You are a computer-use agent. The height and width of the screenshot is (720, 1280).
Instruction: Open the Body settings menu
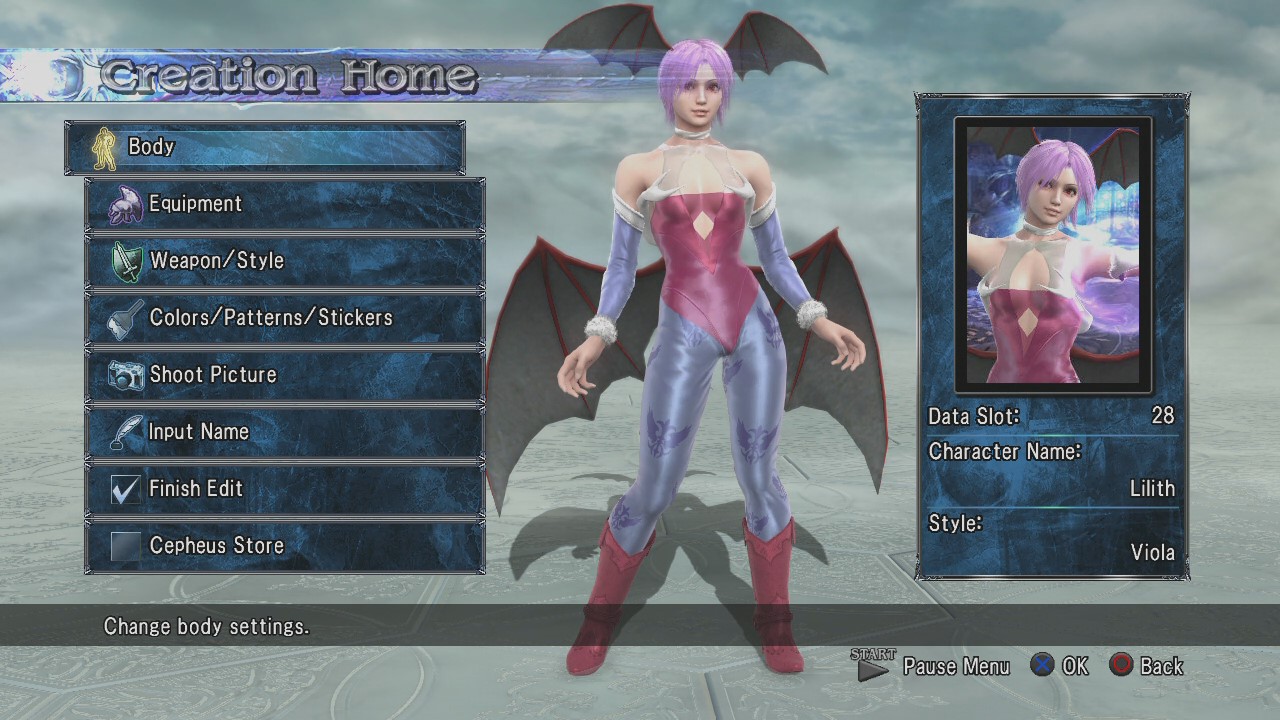[265, 147]
